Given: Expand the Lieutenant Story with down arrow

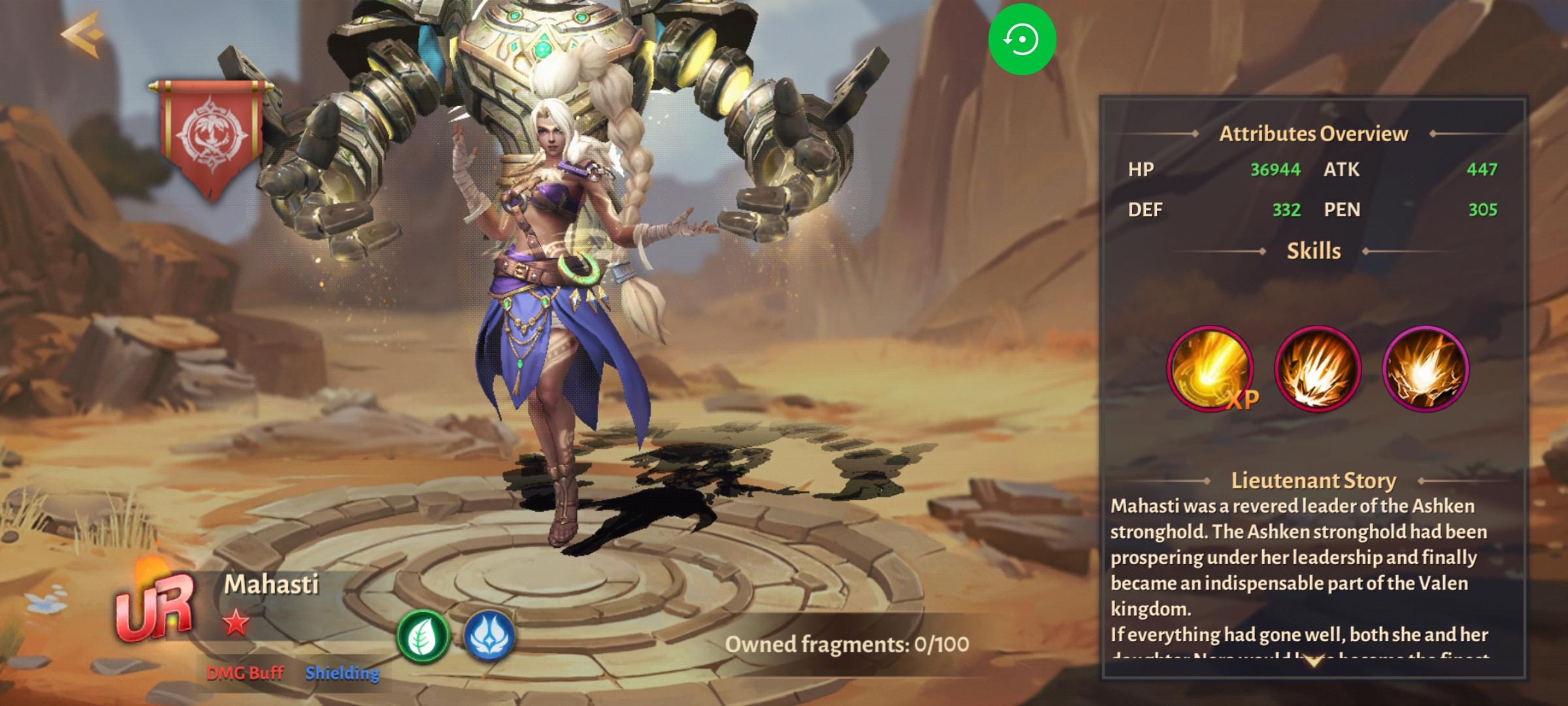Looking at the screenshot, I should pos(1313,663).
